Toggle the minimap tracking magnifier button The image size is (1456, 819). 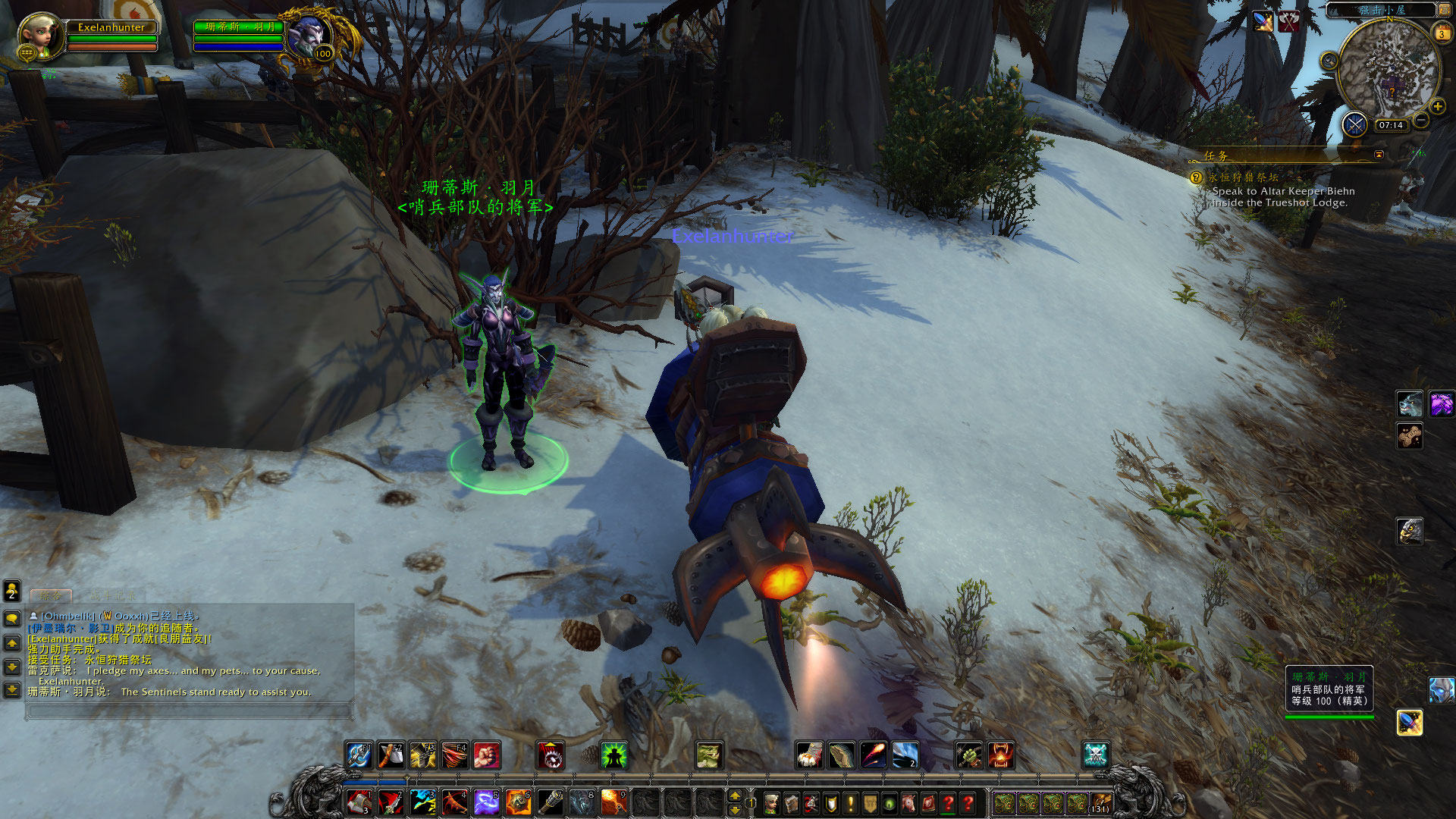pos(1329,61)
